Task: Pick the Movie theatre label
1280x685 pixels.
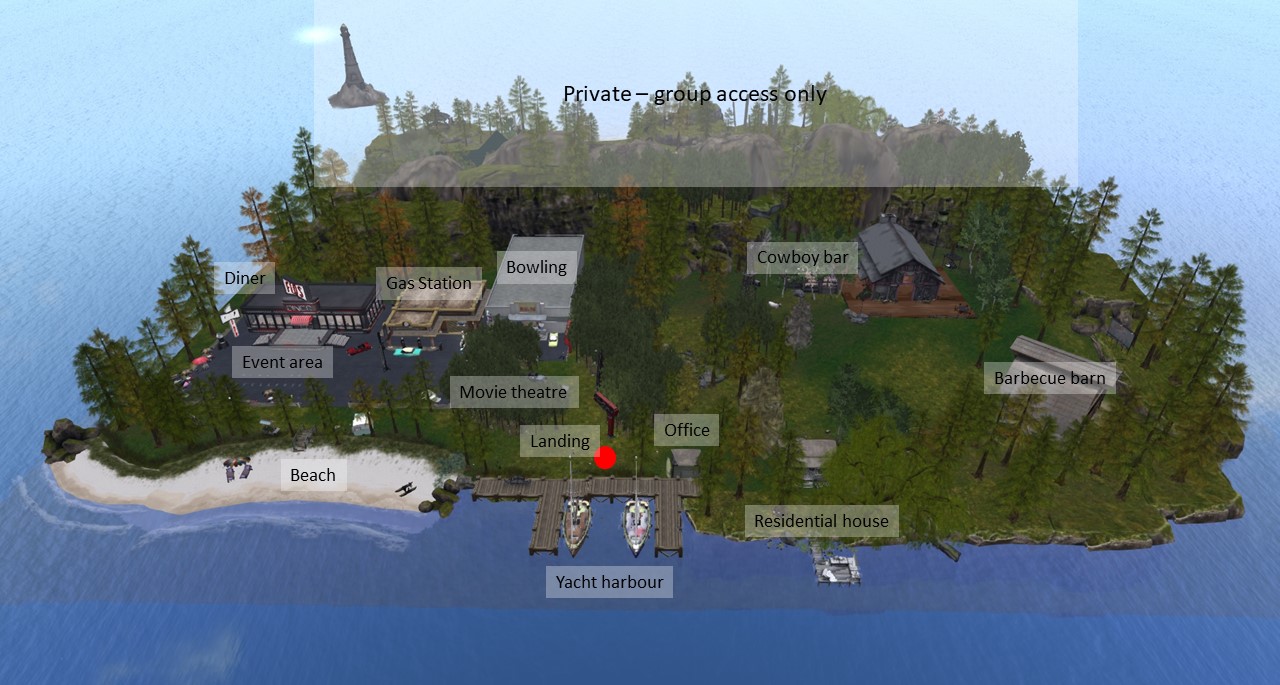Action: pyautogui.click(x=513, y=392)
